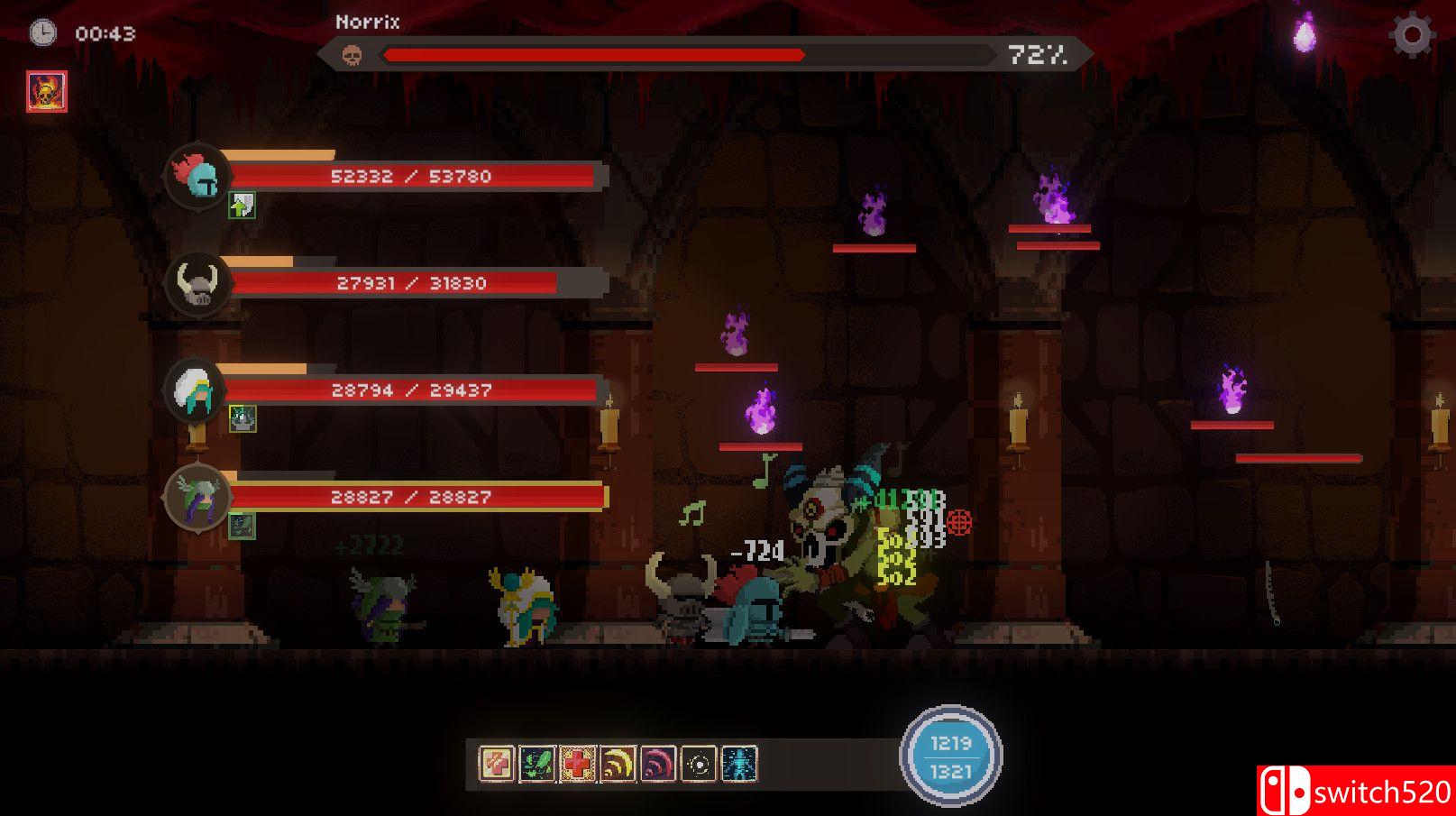Image resolution: width=1456 pixels, height=816 pixels.
Task: Select the horned helmet warrior's portrait
Action: coord(197,288)
